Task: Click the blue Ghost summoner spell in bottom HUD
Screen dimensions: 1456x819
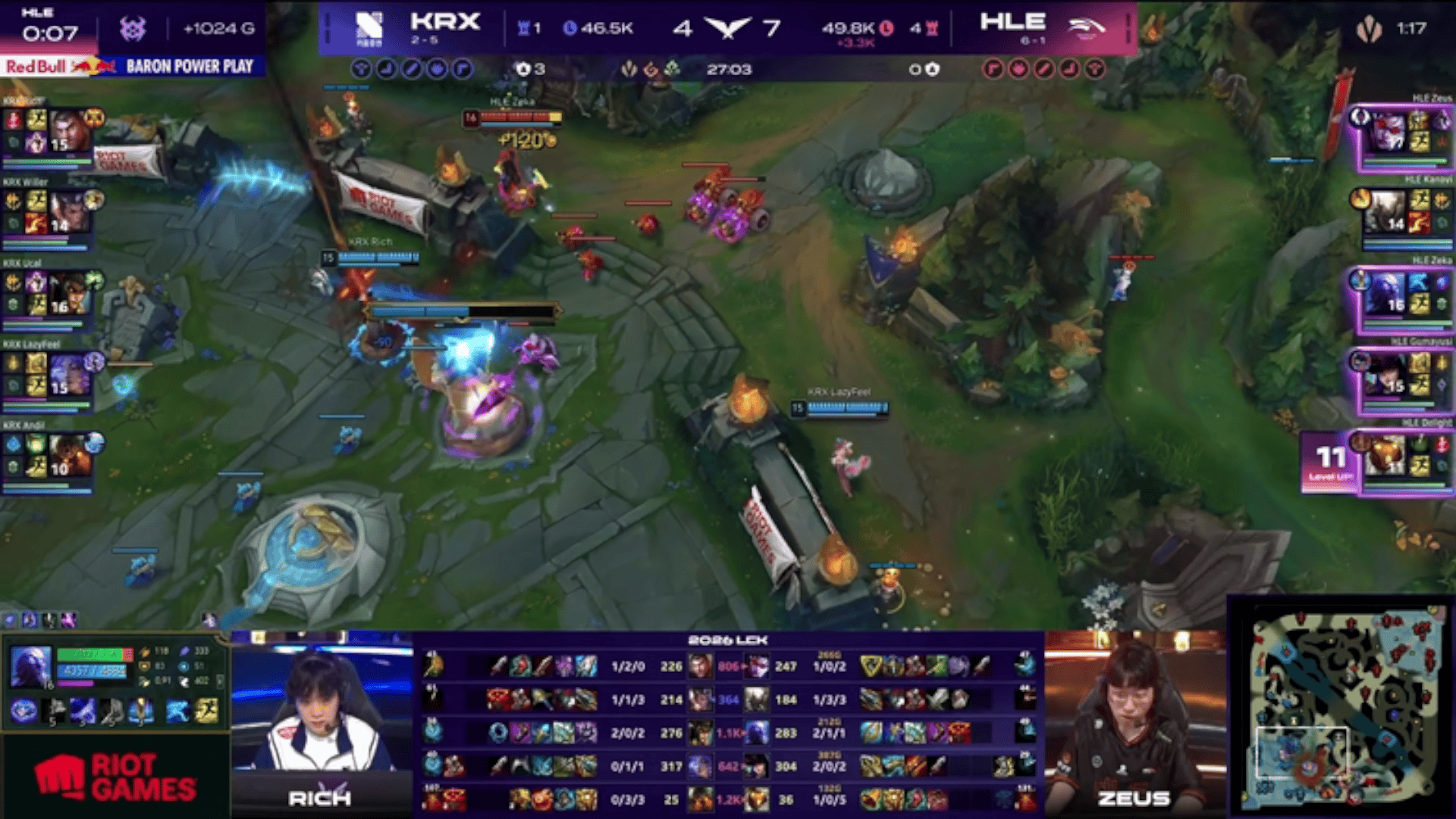Action: 177,711
